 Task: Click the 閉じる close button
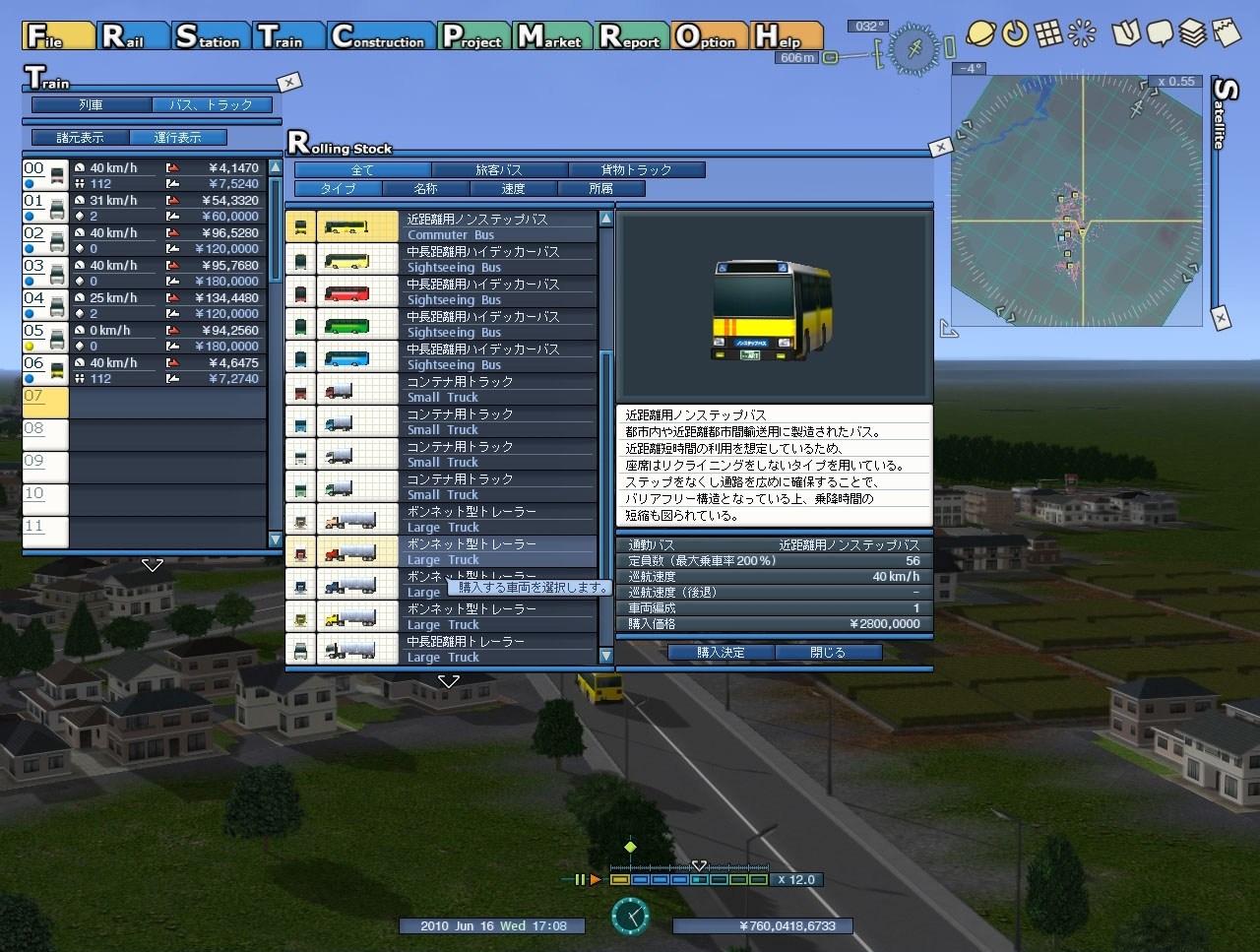pos(828,652)
